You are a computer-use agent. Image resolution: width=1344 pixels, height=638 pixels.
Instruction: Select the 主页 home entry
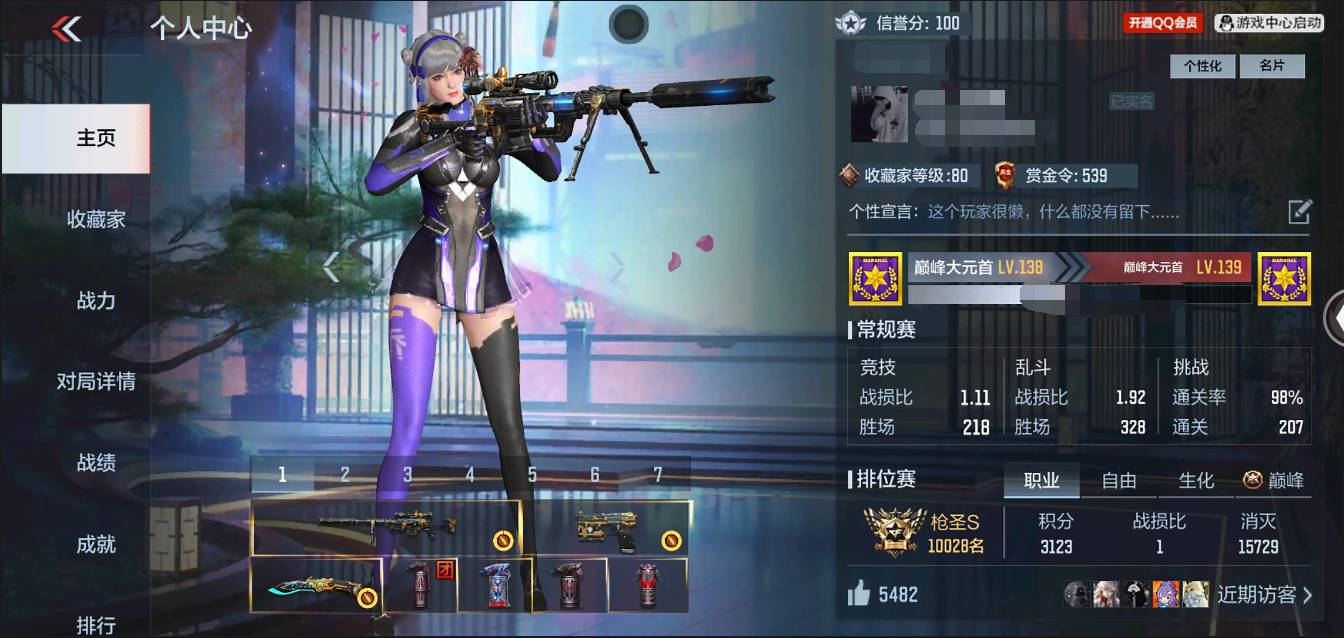[96, 138]
